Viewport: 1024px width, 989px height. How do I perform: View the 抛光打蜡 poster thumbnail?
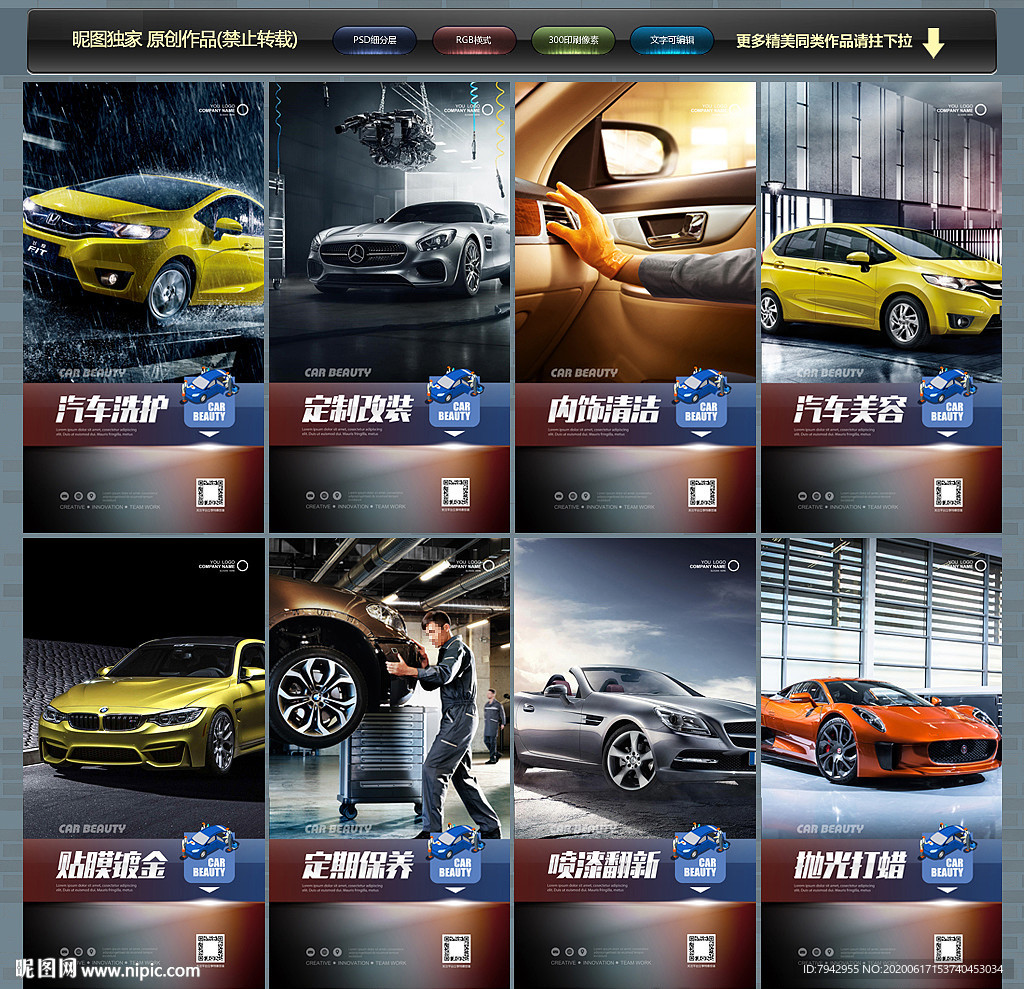[x=881, y=762]
